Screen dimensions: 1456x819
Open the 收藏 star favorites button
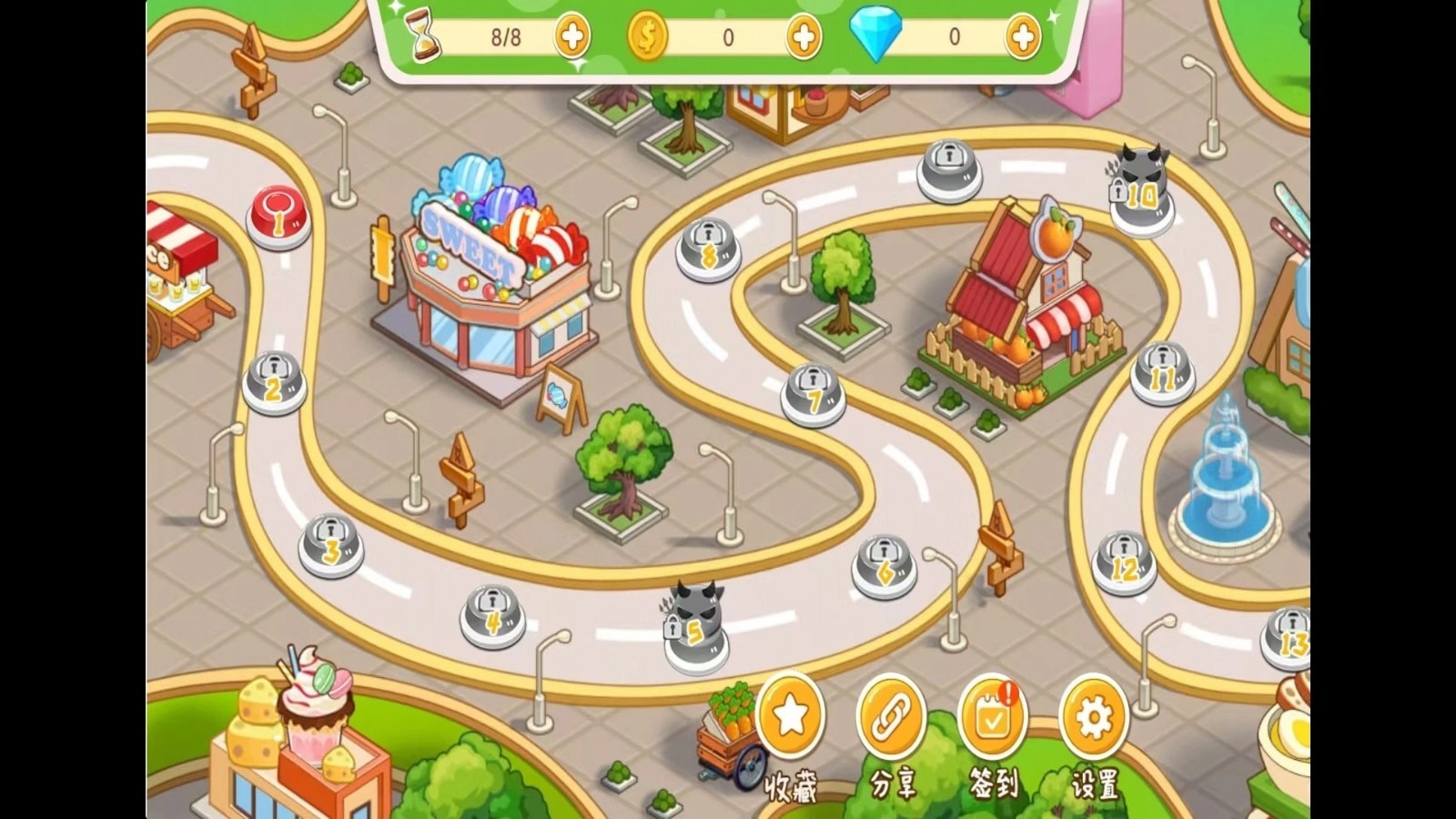790,718
